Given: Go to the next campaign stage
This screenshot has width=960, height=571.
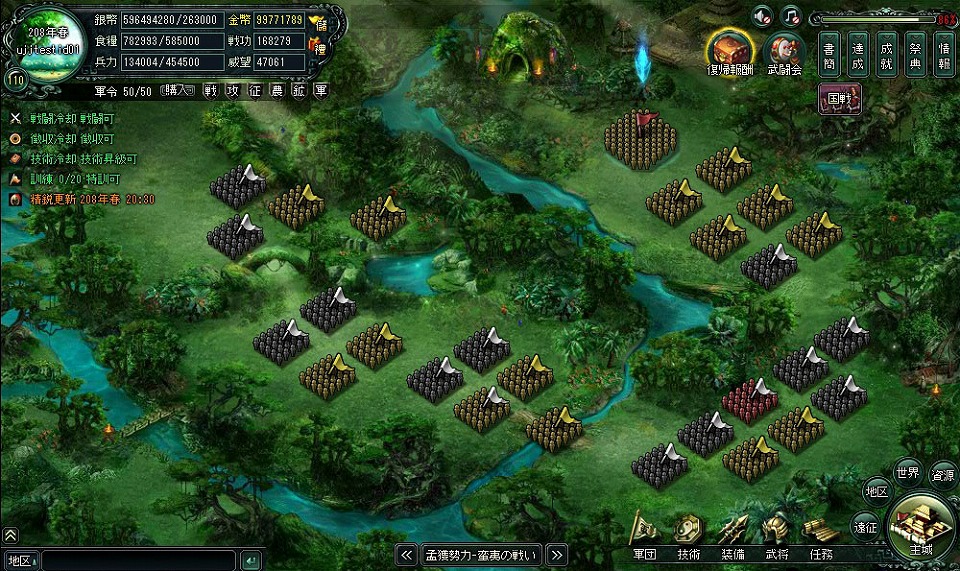Looking at the screenshot, I should [x=557, y=554].
